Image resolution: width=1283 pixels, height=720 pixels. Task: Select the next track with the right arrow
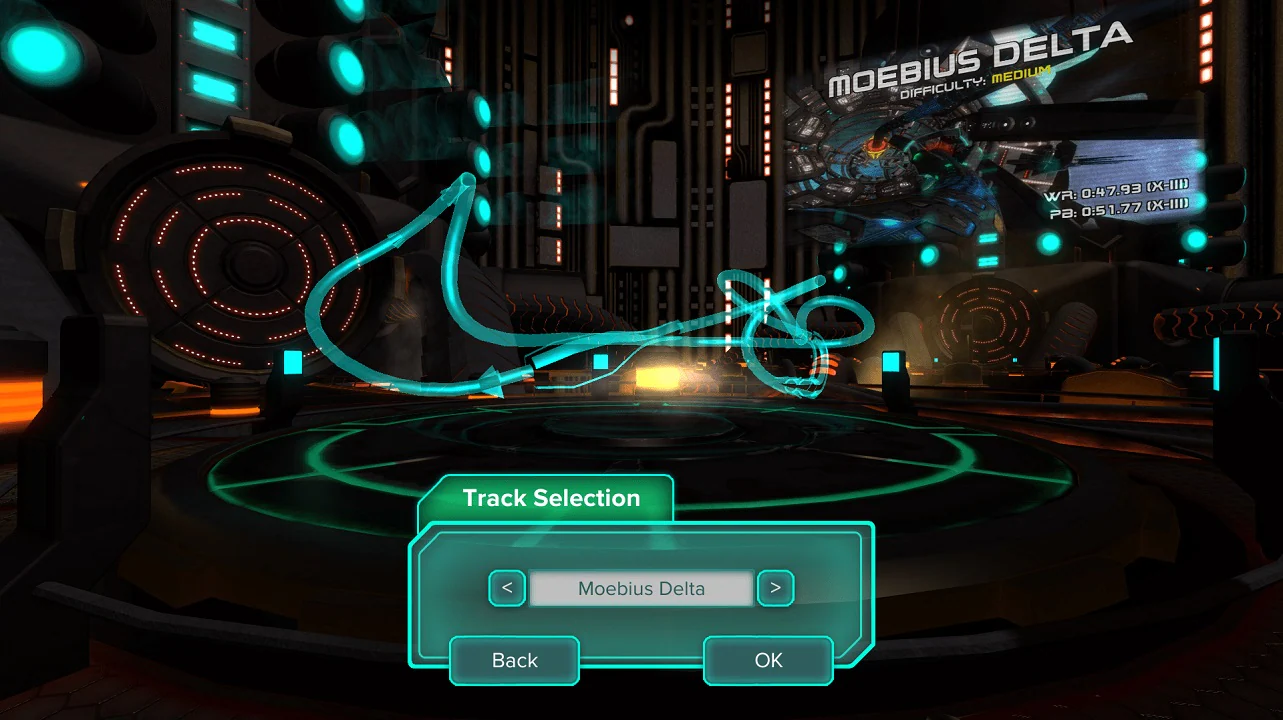coord(775,588)
